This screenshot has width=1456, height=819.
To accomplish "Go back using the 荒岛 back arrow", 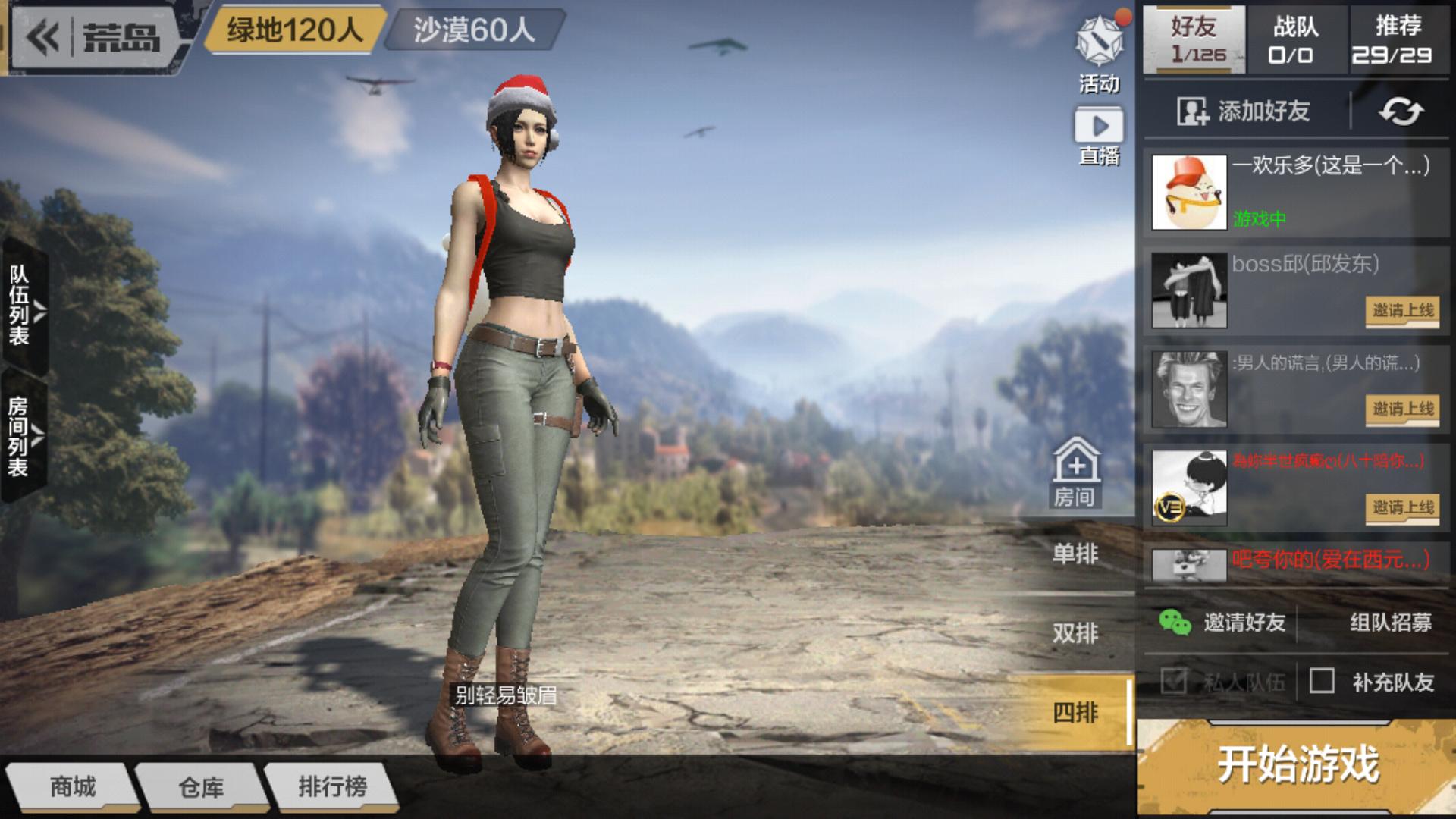I will (44, 36).
